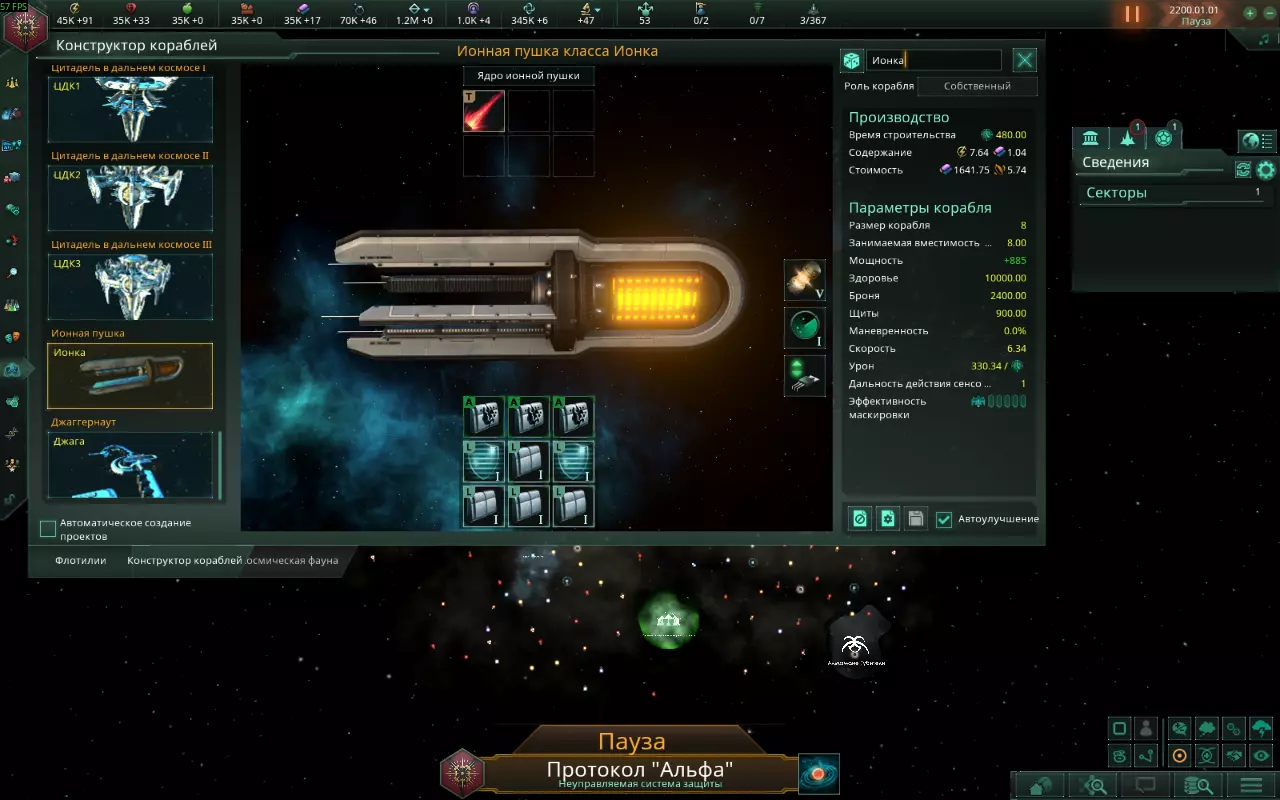Image resolution: width=1280 pixels, height=800 pixels.
Task: Select the Джага juggernaut design
Action: [x=130, y=464]
